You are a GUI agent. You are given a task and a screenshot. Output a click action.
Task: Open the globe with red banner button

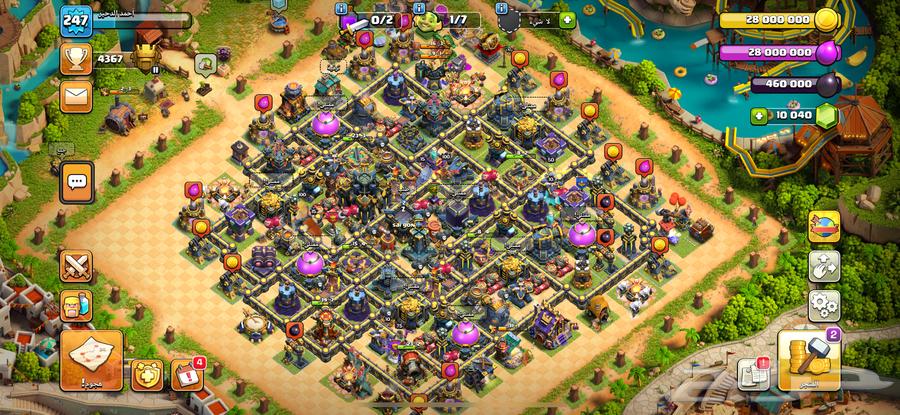click(x=824, y=227)
